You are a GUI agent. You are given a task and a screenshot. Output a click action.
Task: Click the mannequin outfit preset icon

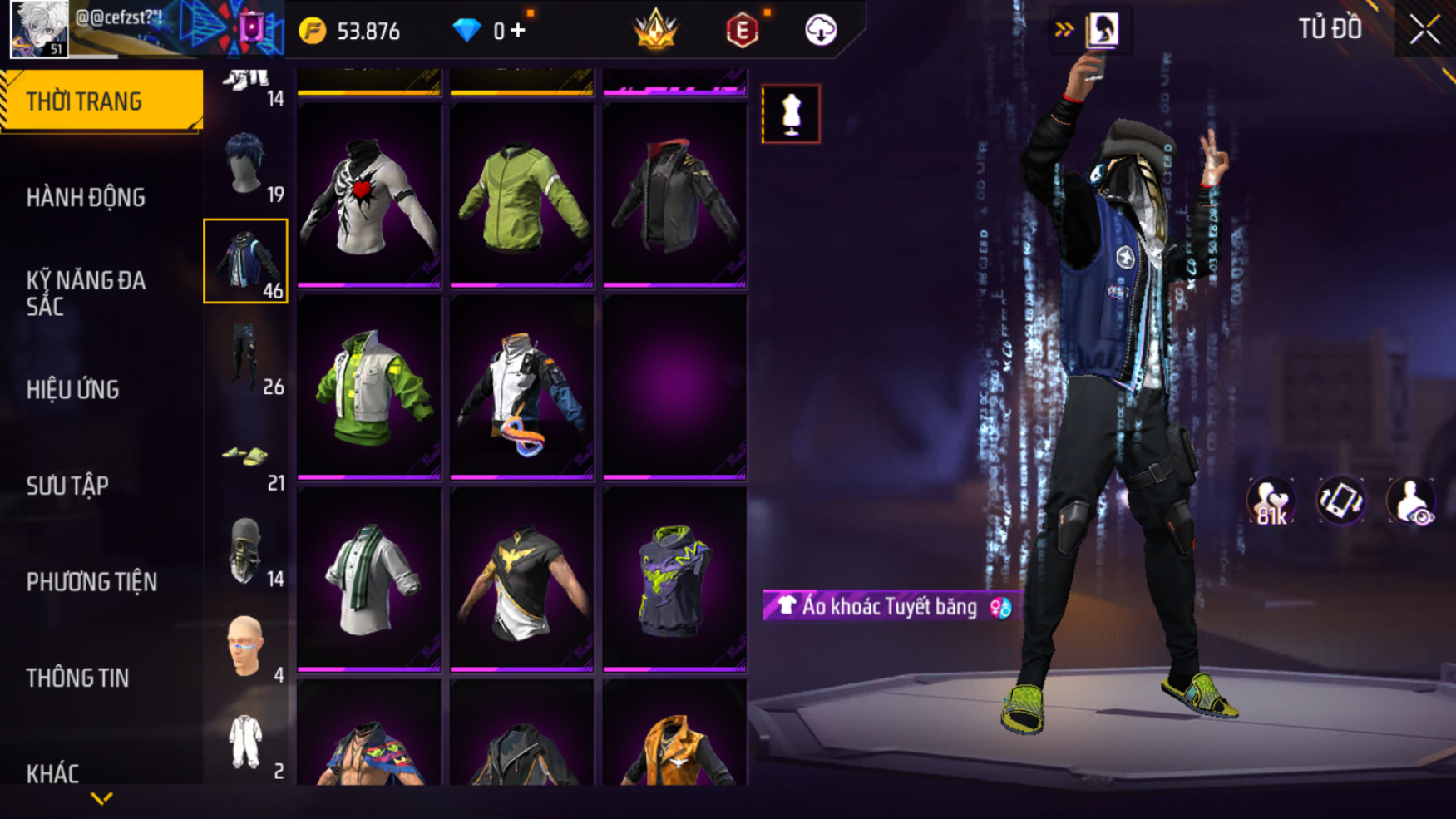pyautogui.click(x=791, y=114)
